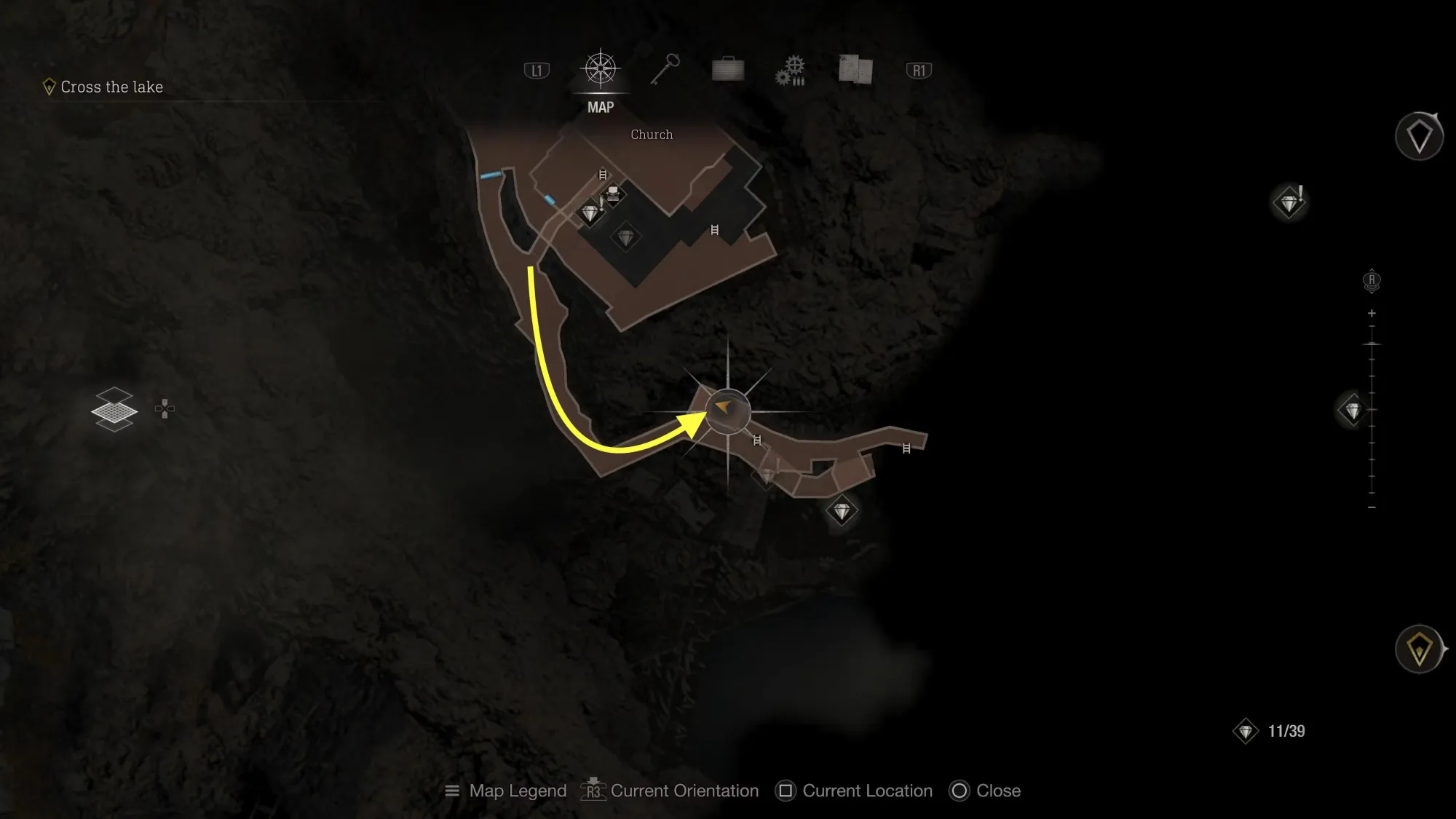Screen dimensions: 1456x819
Task: Click the silver off-screen waypoint indicator
Action: click(x=1419, y=136)
